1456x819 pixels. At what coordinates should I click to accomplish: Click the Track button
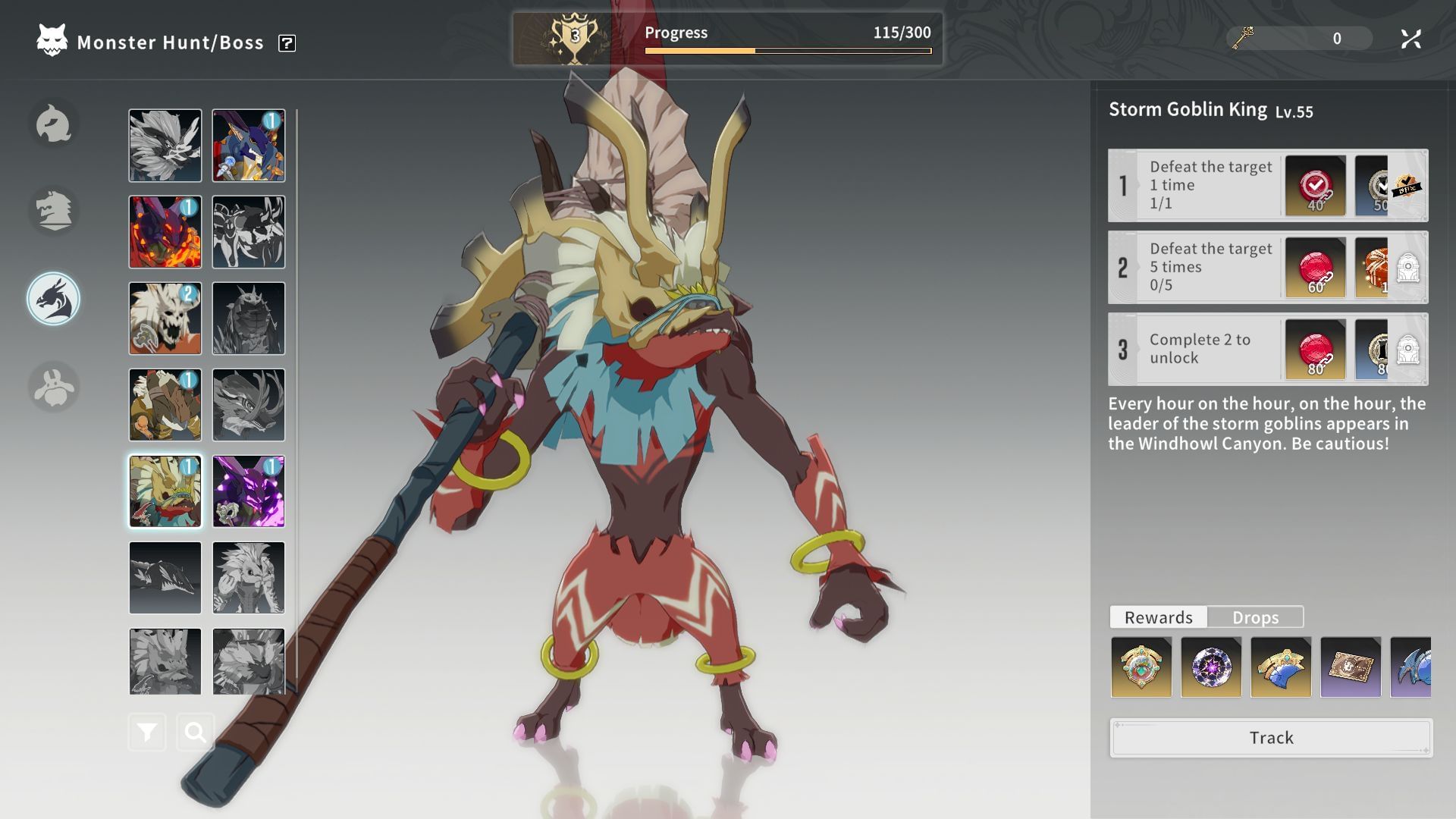click(1271, 738)
